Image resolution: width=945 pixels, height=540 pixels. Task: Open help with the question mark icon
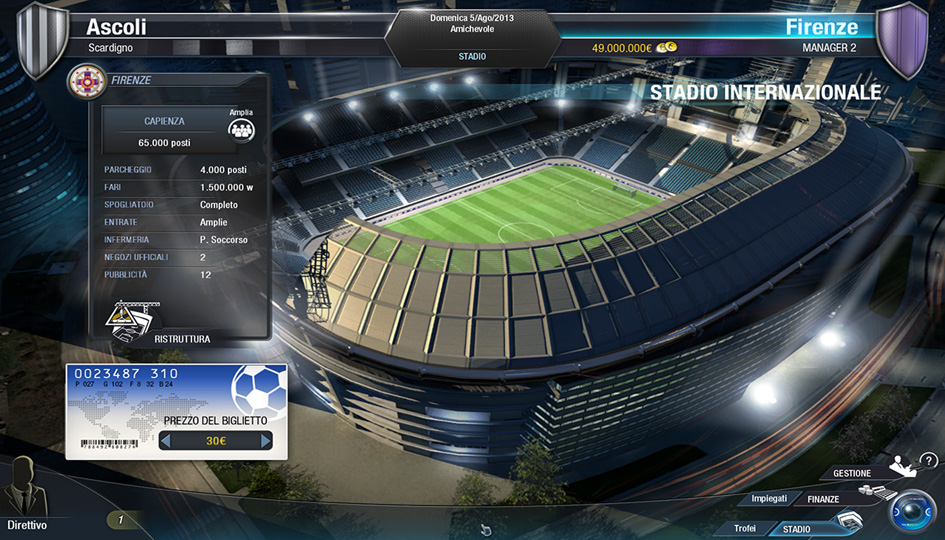(929, 460)
